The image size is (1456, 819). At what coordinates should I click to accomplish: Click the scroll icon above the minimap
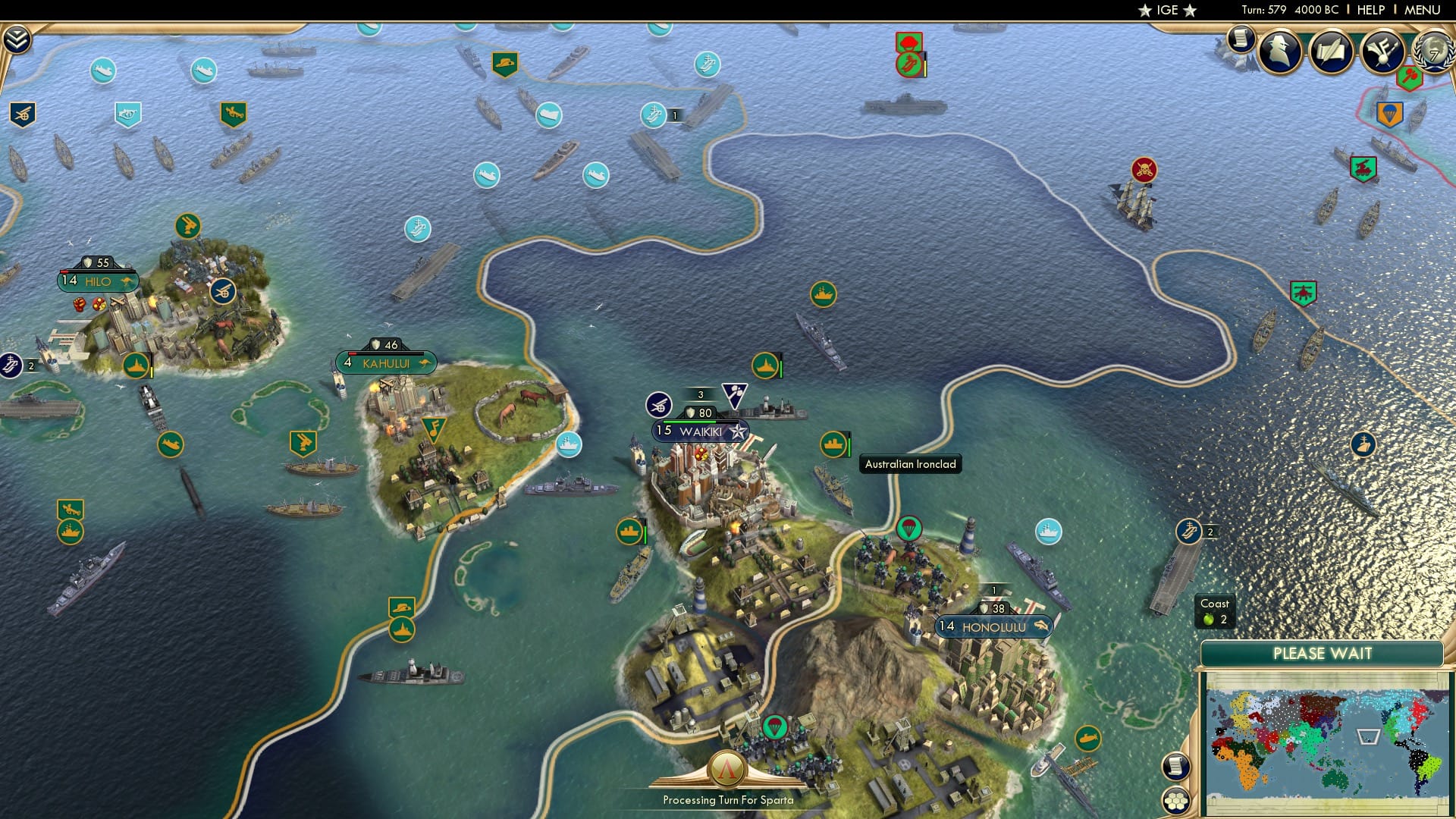(x=1175, y=766)
